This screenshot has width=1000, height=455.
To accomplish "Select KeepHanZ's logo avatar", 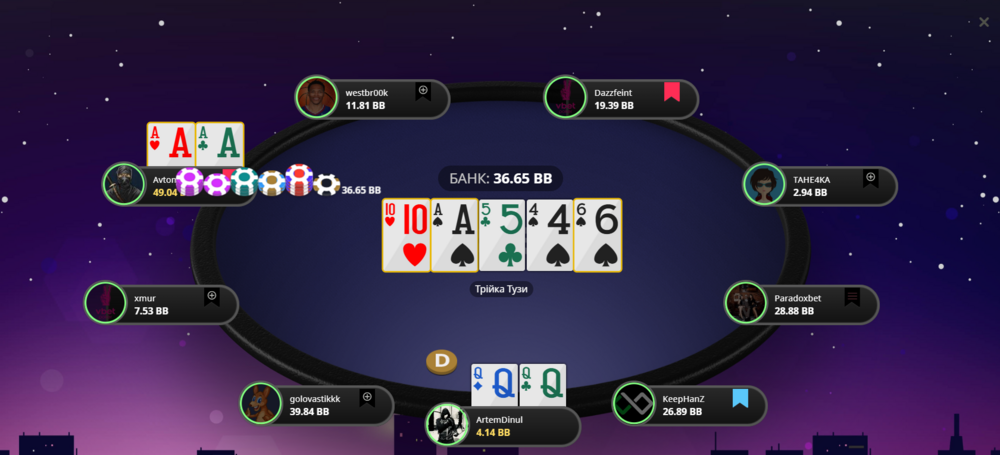I will [x=633, y=404].
